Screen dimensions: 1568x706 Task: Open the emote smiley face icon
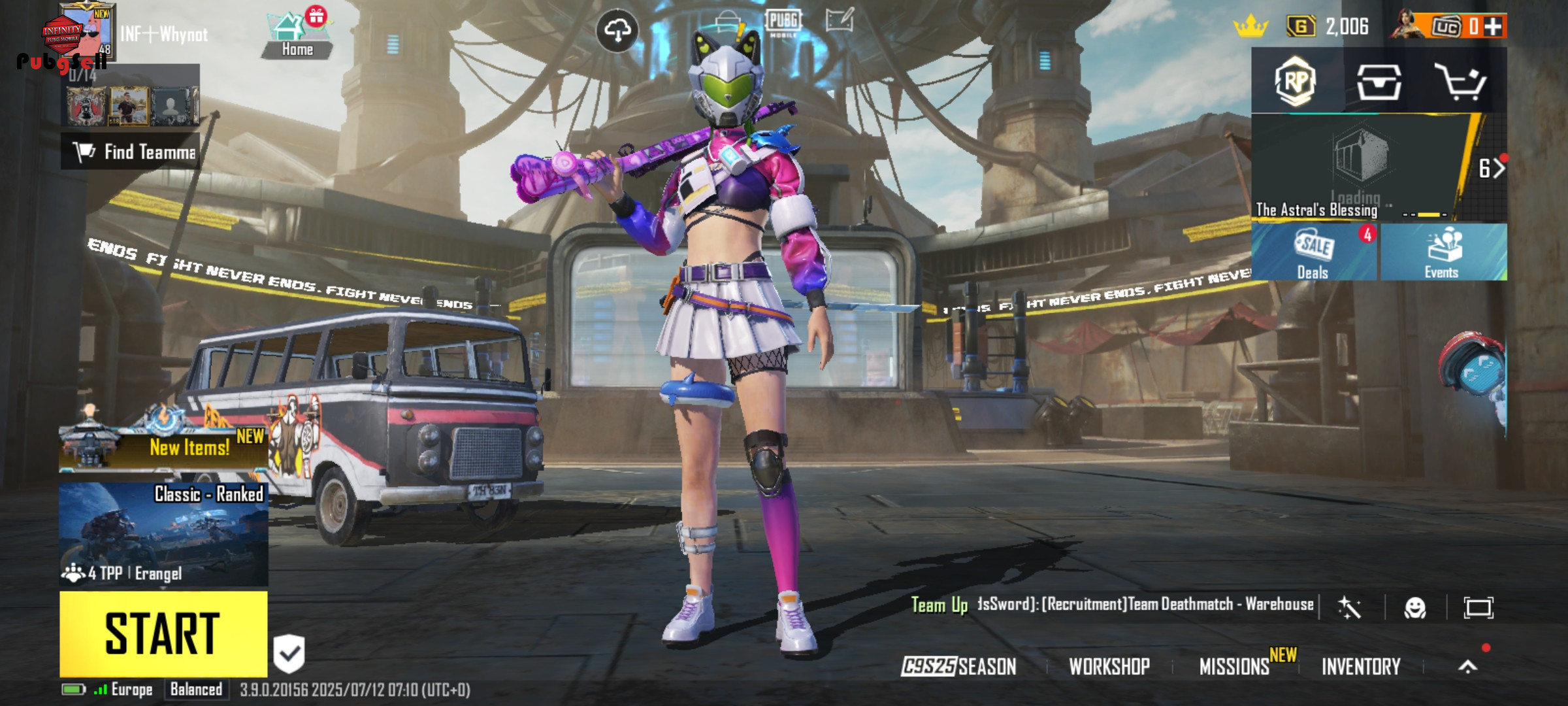1415,608
